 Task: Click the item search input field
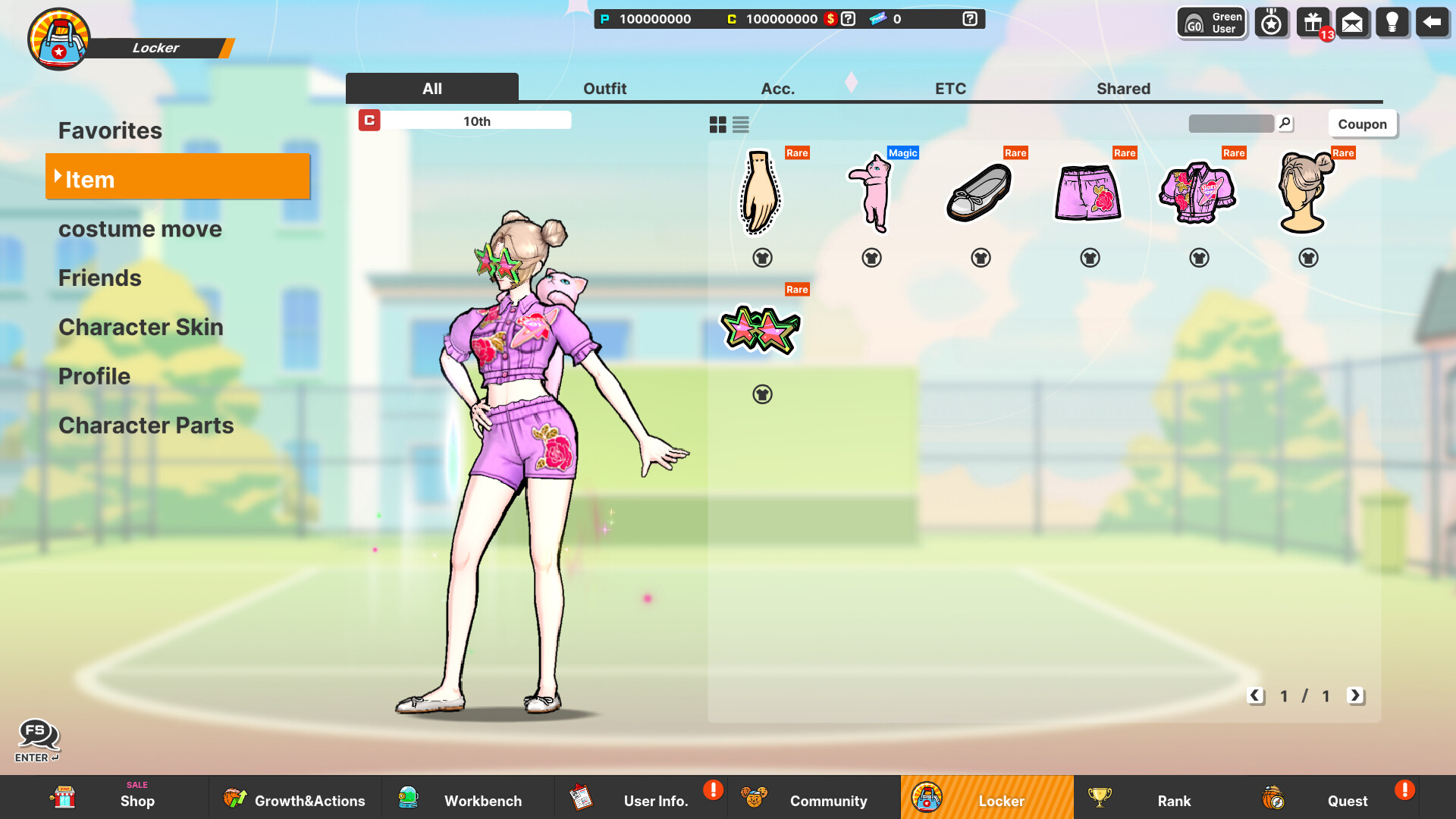pyautogui.click(x=1232, y=124)
